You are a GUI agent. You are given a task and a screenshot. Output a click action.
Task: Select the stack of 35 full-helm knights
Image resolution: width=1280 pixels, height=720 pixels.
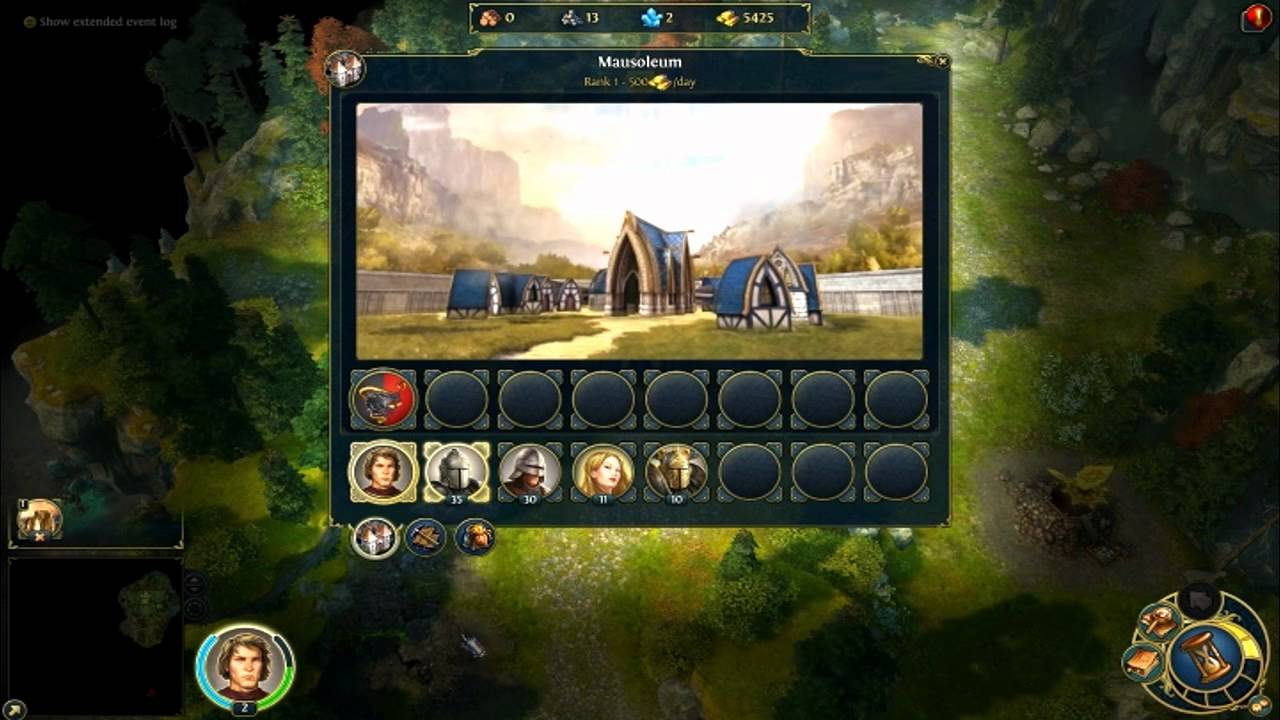click(456, 471)
